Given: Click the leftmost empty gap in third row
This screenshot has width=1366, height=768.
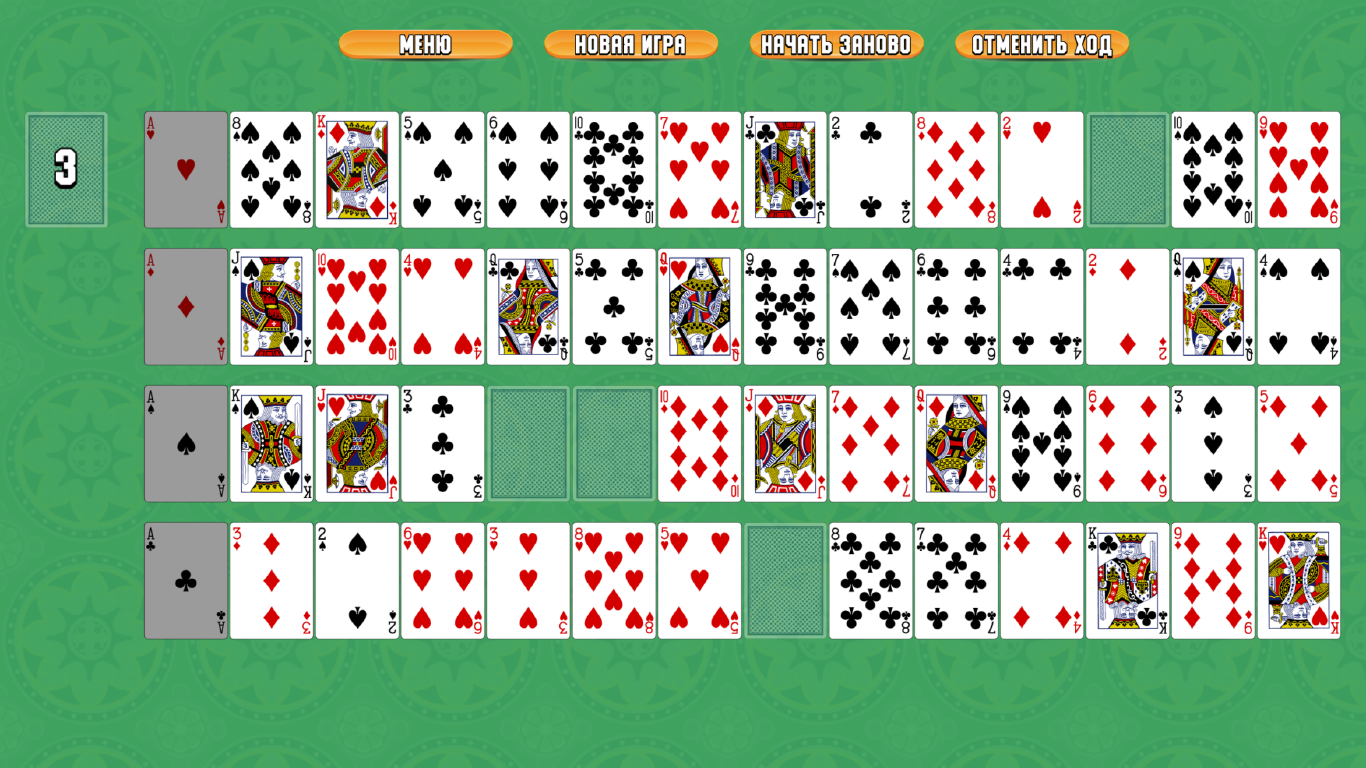Looking at the screenshot, I should pos(527,440).
